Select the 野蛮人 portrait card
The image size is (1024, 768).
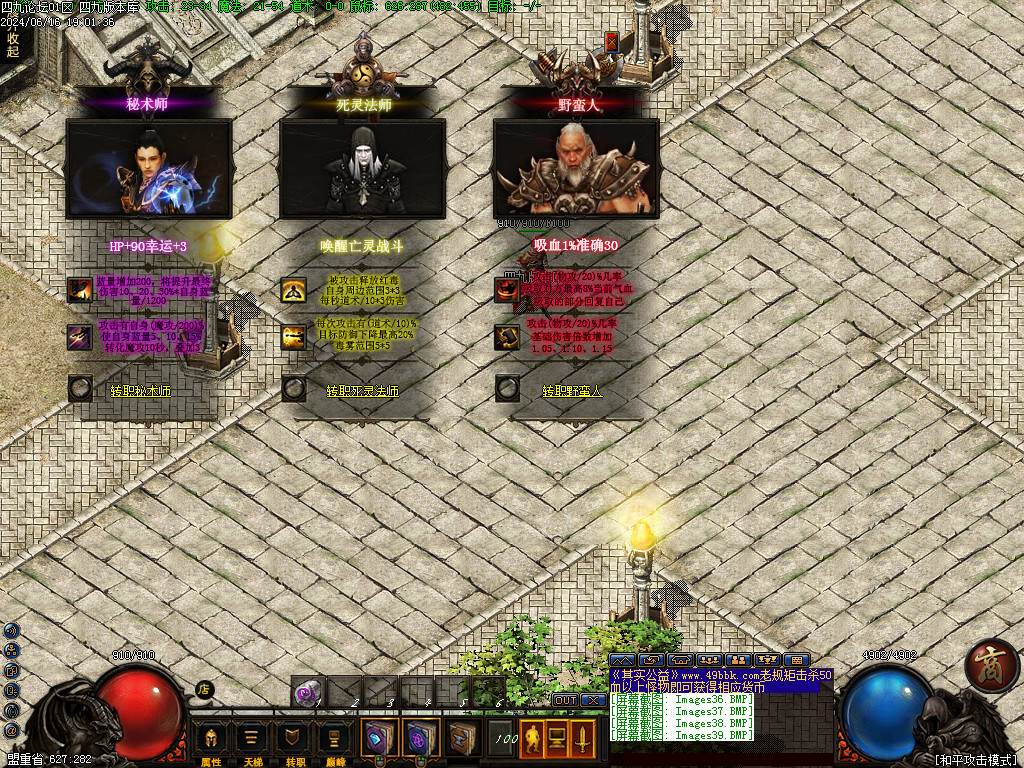click(x=576, y=168)
